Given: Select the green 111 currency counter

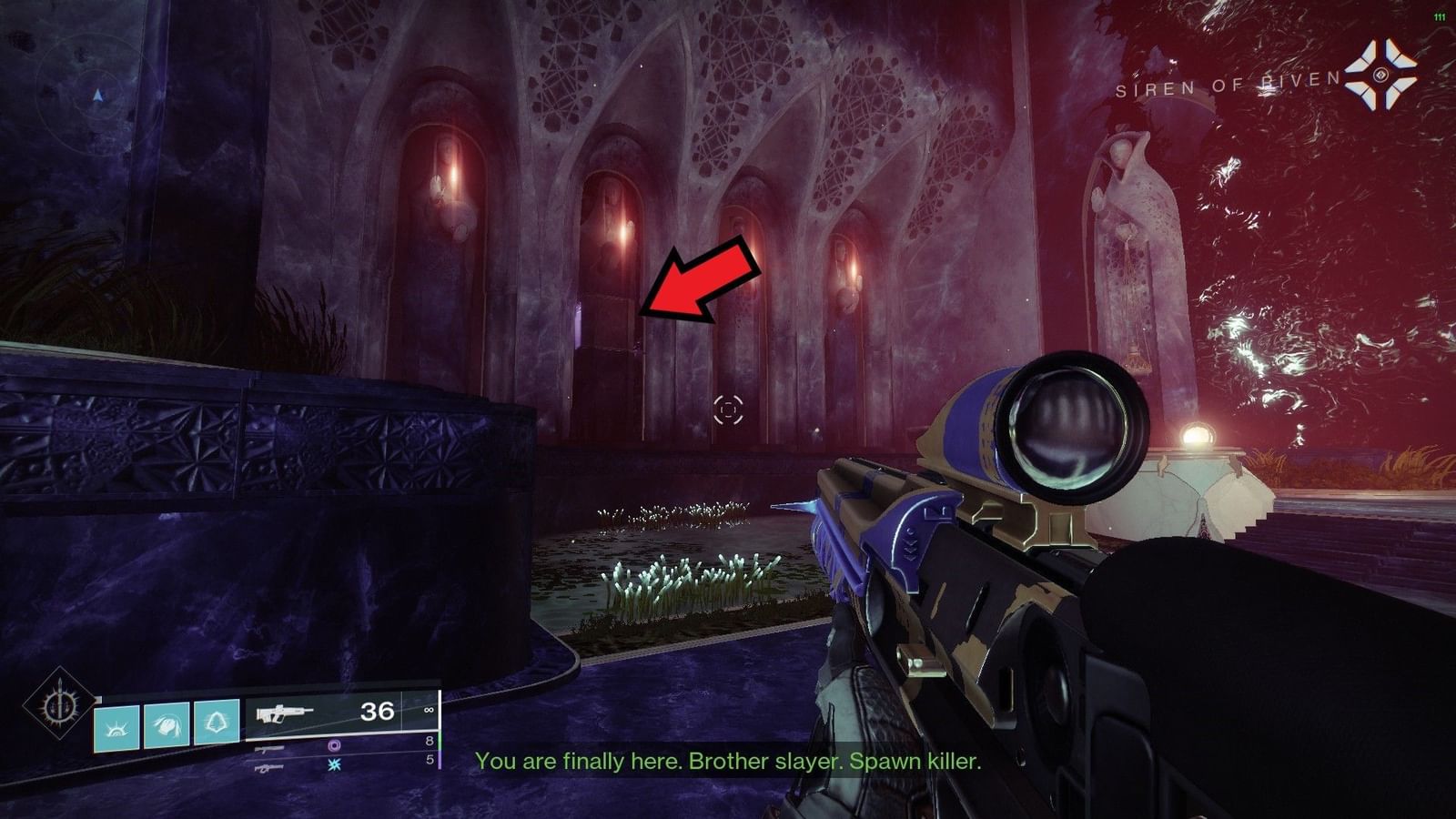Looking at the screenshot, I should [x=1439, y=15].
